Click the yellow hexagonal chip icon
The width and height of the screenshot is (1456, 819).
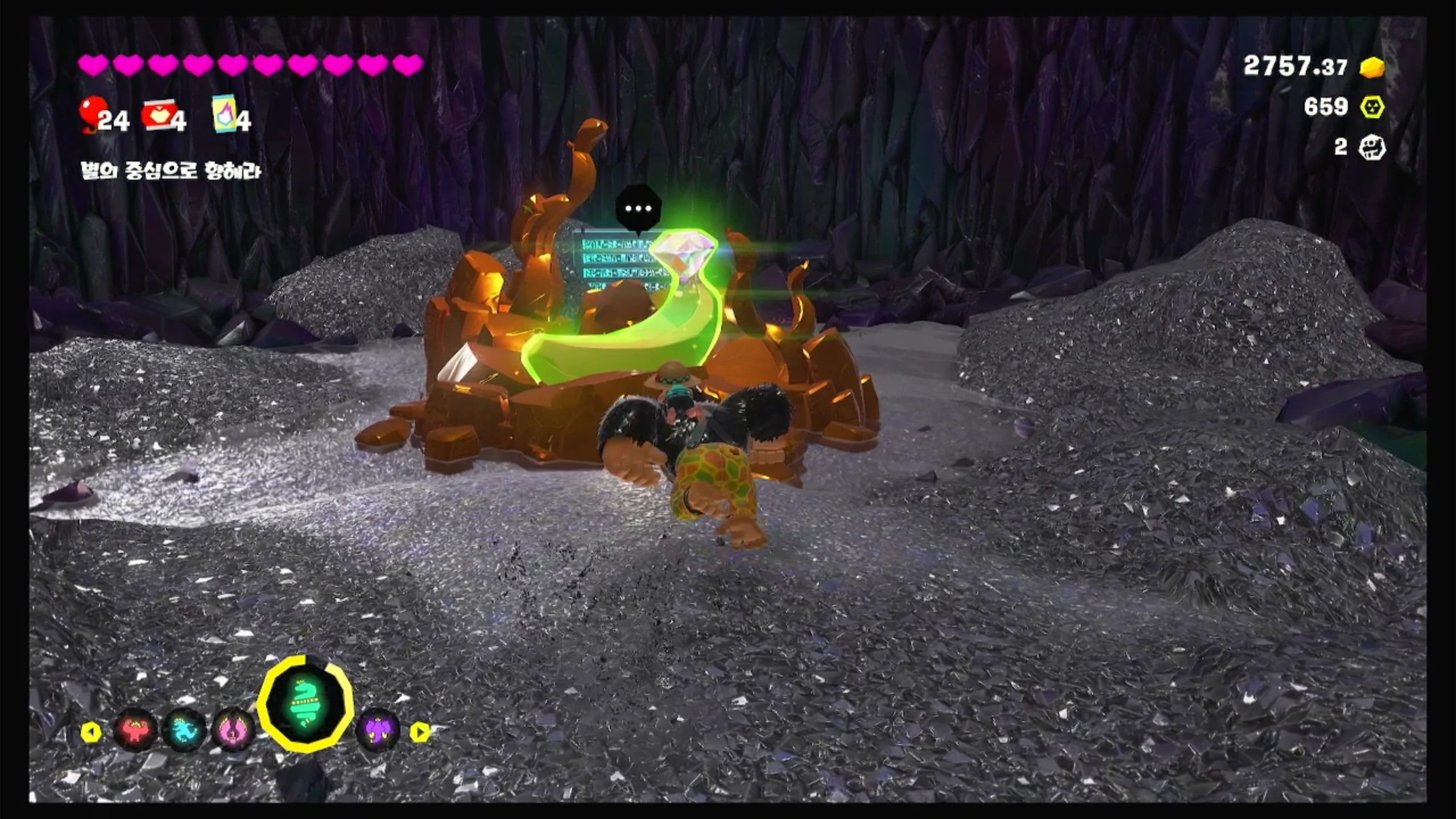pos(1372,107)
